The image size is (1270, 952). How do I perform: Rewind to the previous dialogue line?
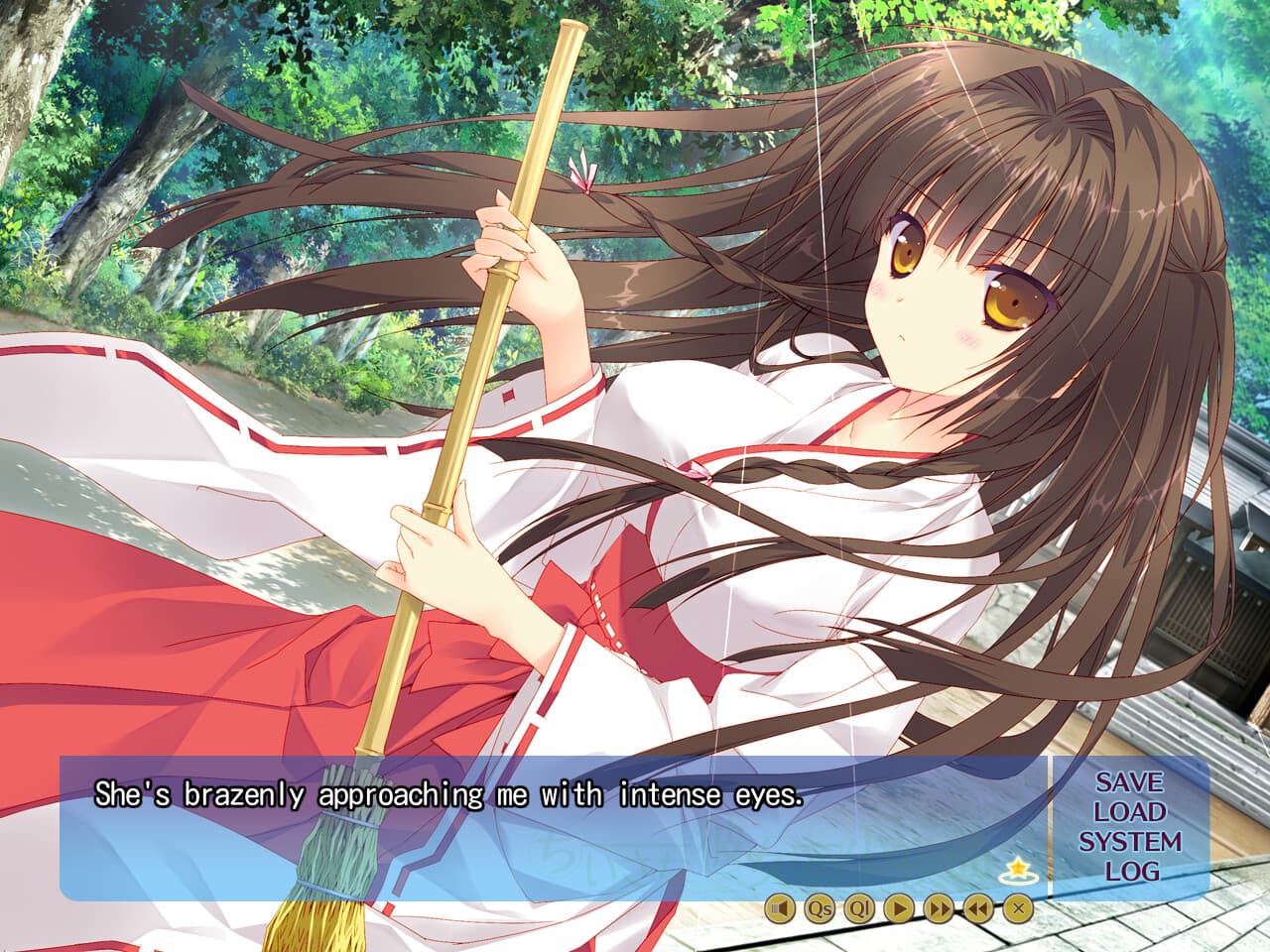point(978,907)
